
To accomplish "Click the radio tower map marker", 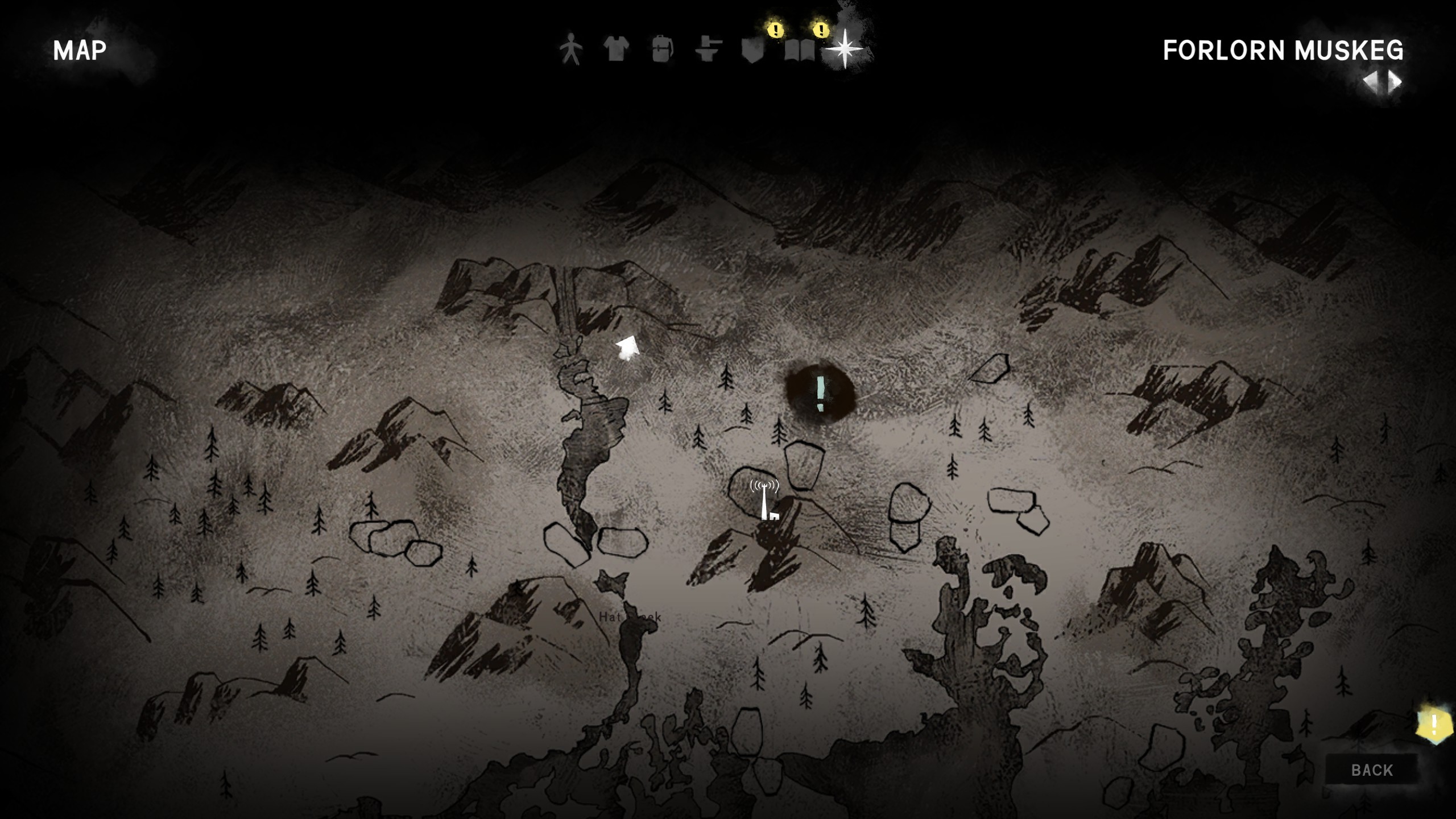I will (x=766, y=500).
